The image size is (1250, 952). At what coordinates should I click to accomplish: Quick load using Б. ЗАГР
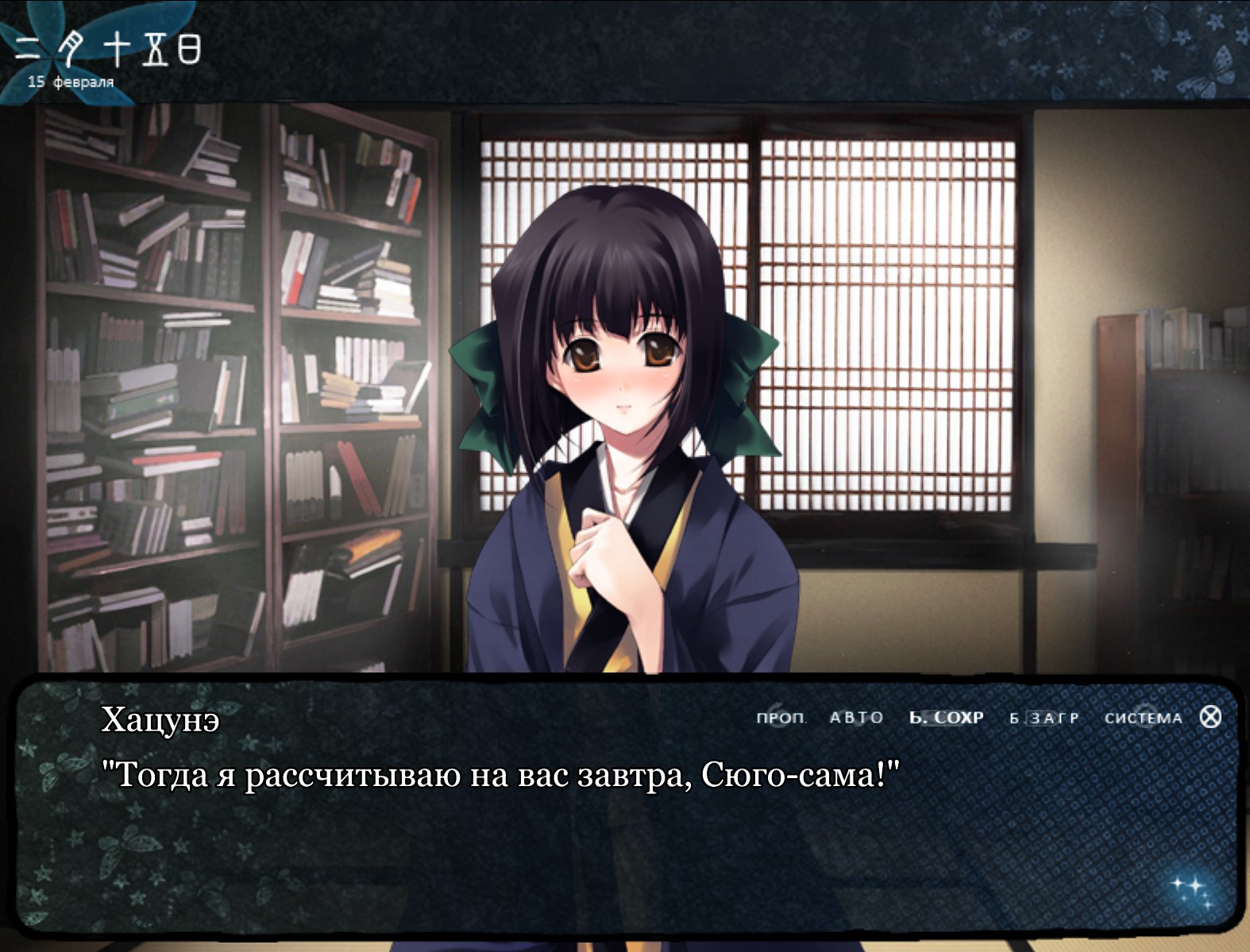pos(1044,718)
